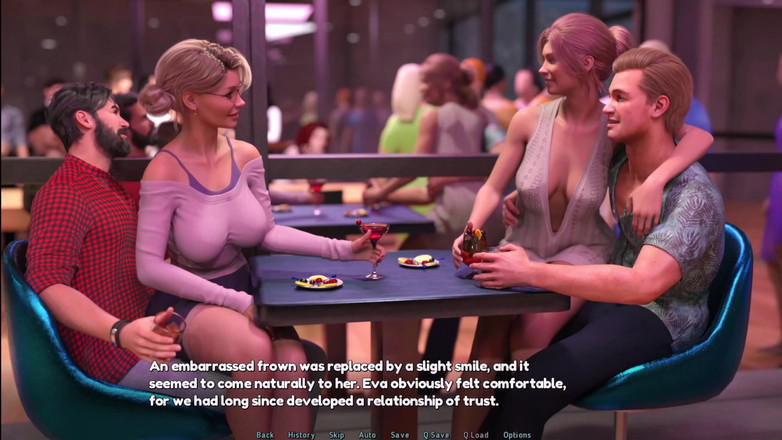Quick save with Q.Save
Screen dimensions: 782x440
point(435,435)
